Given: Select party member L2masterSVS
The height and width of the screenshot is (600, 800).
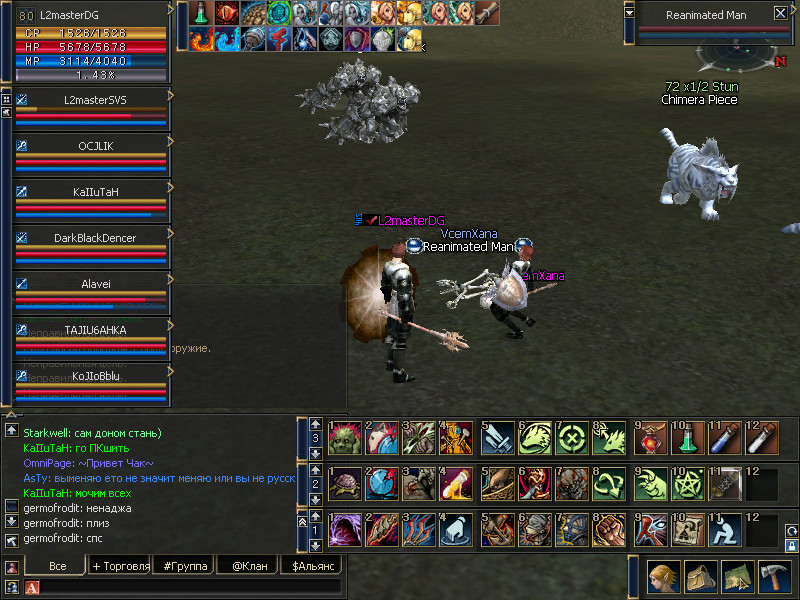Looking at the screenshot, I should pos(92,100).
